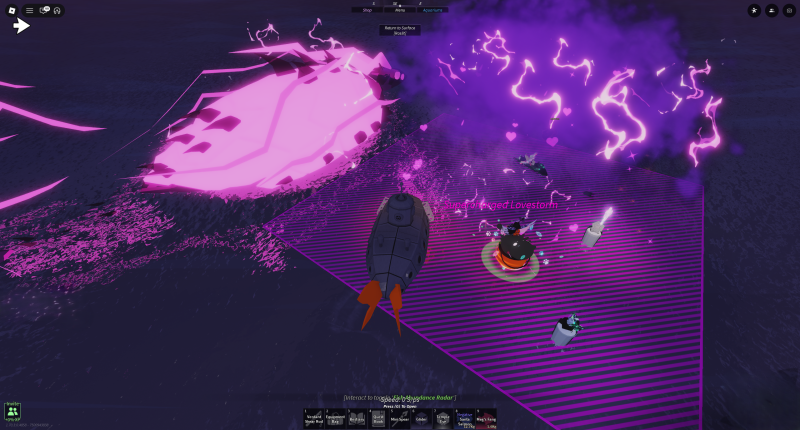Select the Quest Book hotbar slot
The image size is (800, 430).
tap(378, 418)
